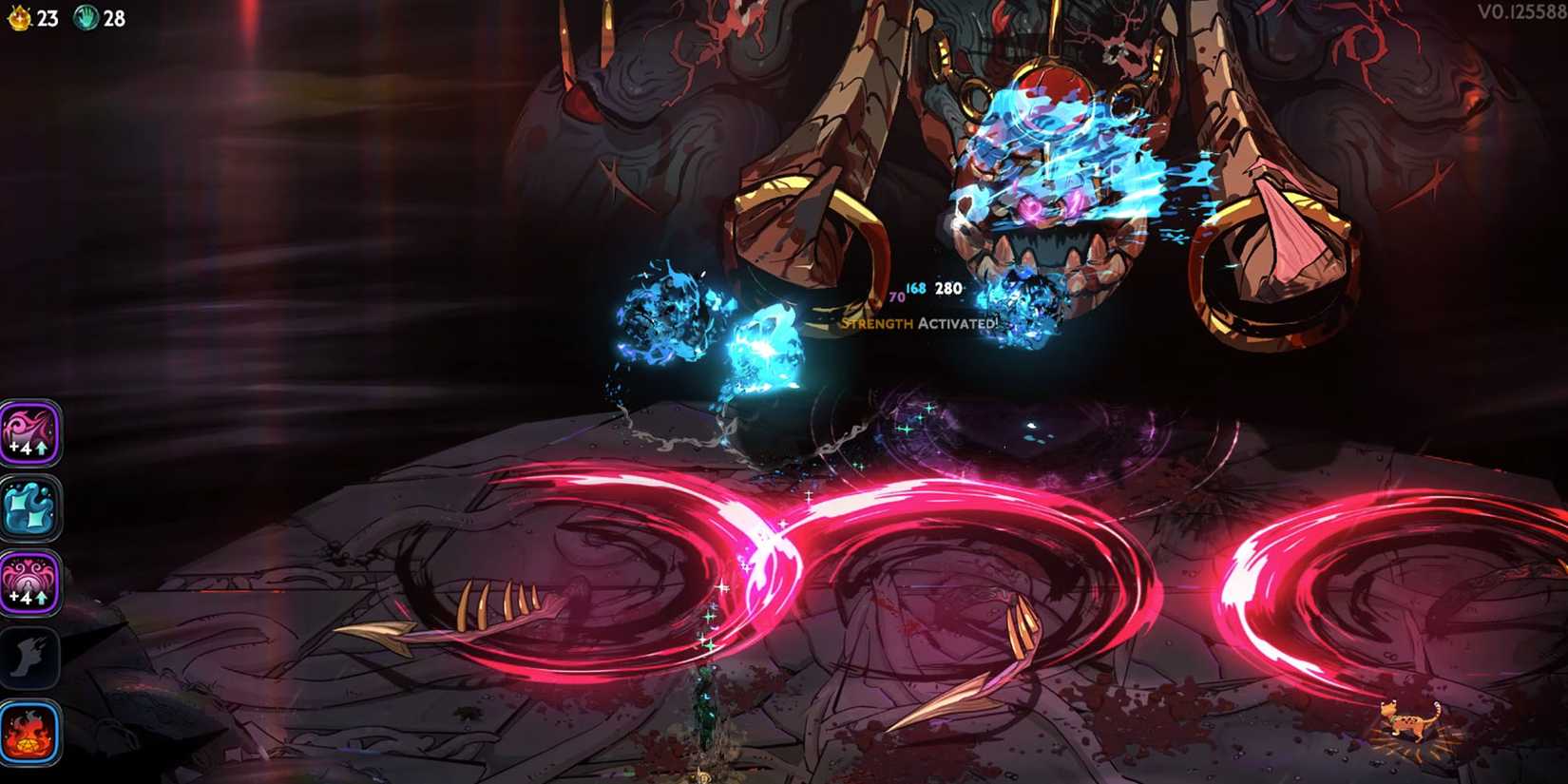1568x784 pixels.
Task: Toggle the flame gem ability at sidebar bottom
Action: pos(31,732)
